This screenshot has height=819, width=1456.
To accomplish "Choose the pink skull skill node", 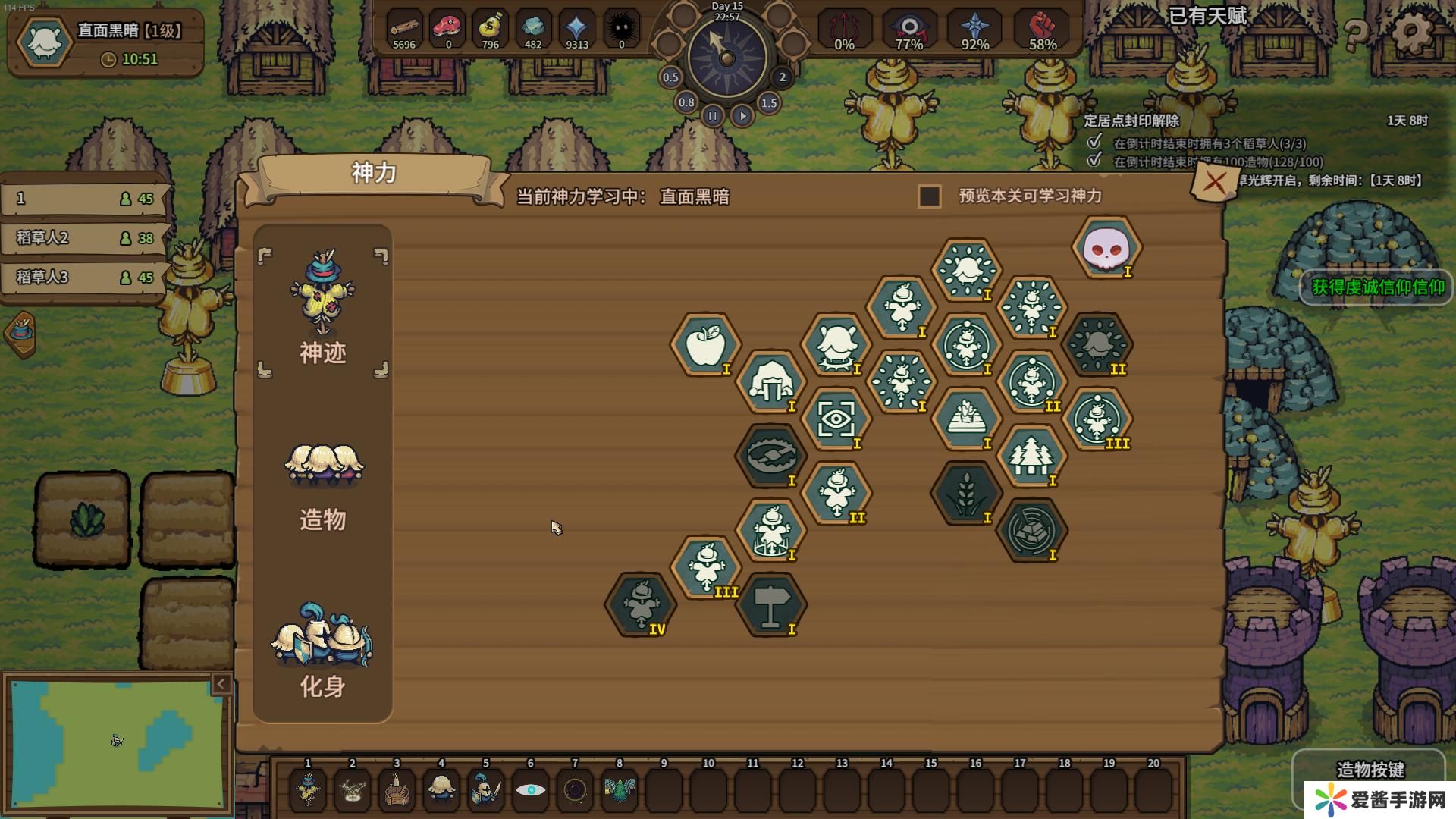I will click(x=1106, y=247).
